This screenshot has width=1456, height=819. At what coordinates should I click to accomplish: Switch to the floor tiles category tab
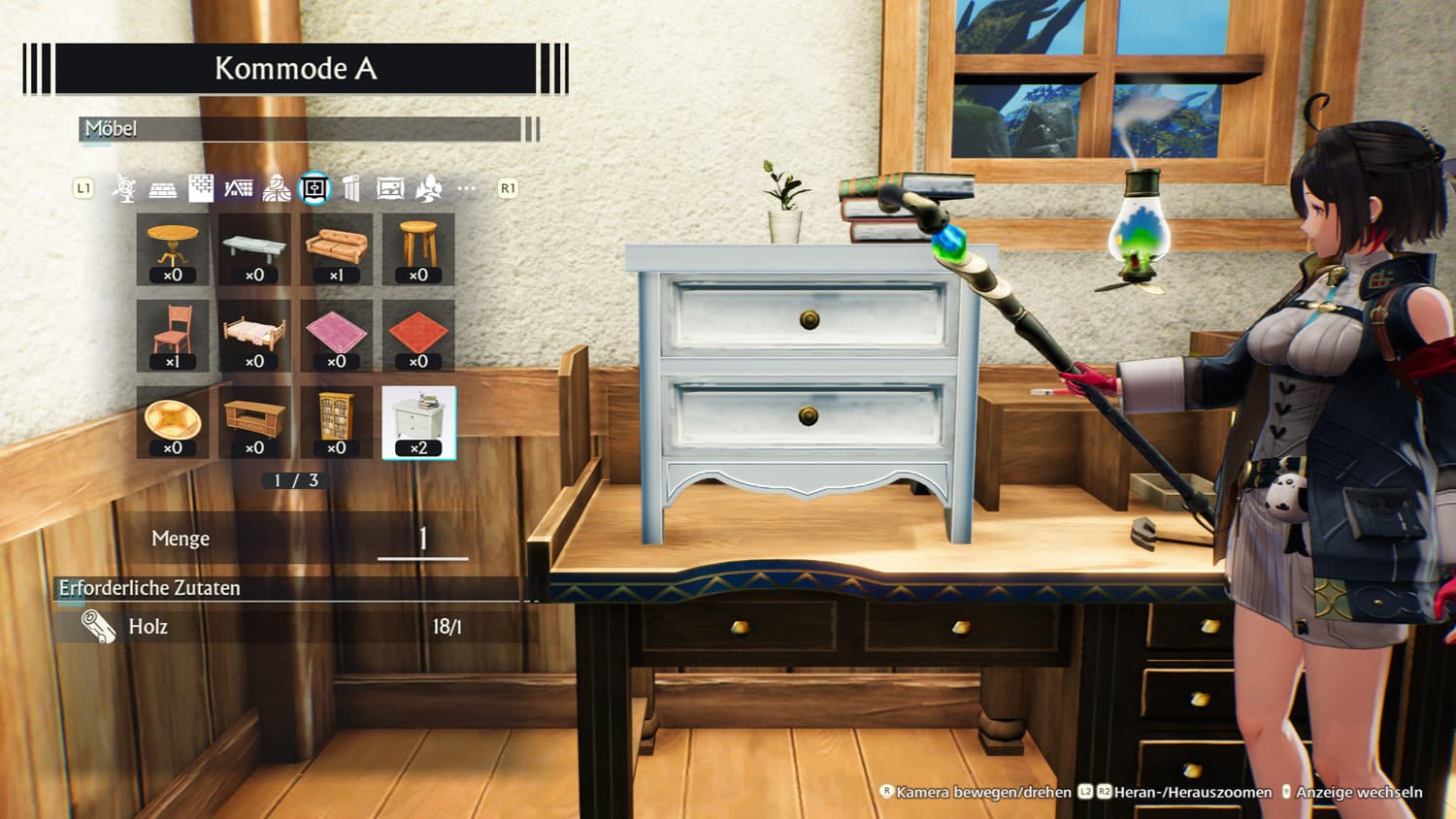[x=162, y=189]
